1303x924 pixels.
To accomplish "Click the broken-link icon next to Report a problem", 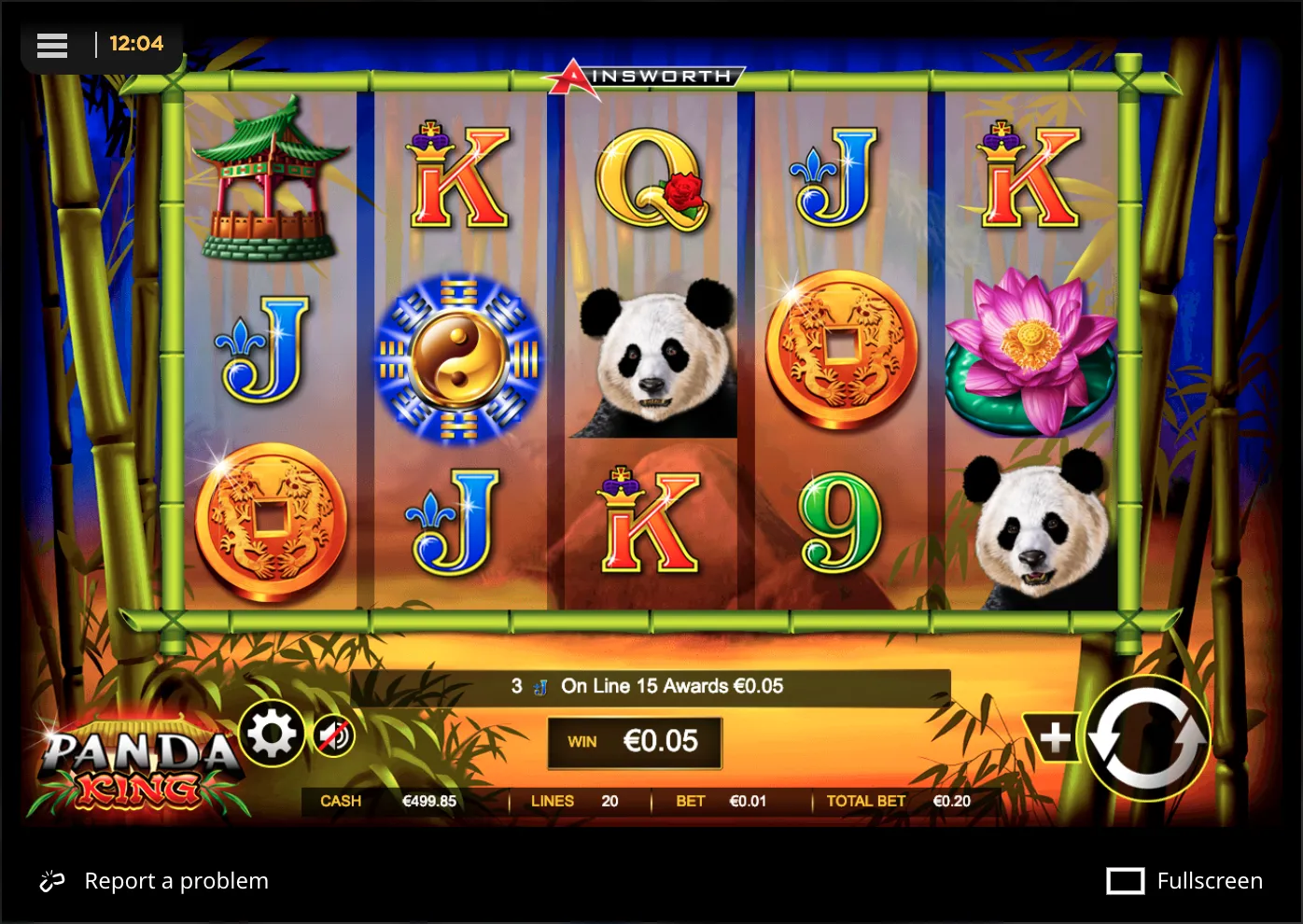I will pos(51,880).
